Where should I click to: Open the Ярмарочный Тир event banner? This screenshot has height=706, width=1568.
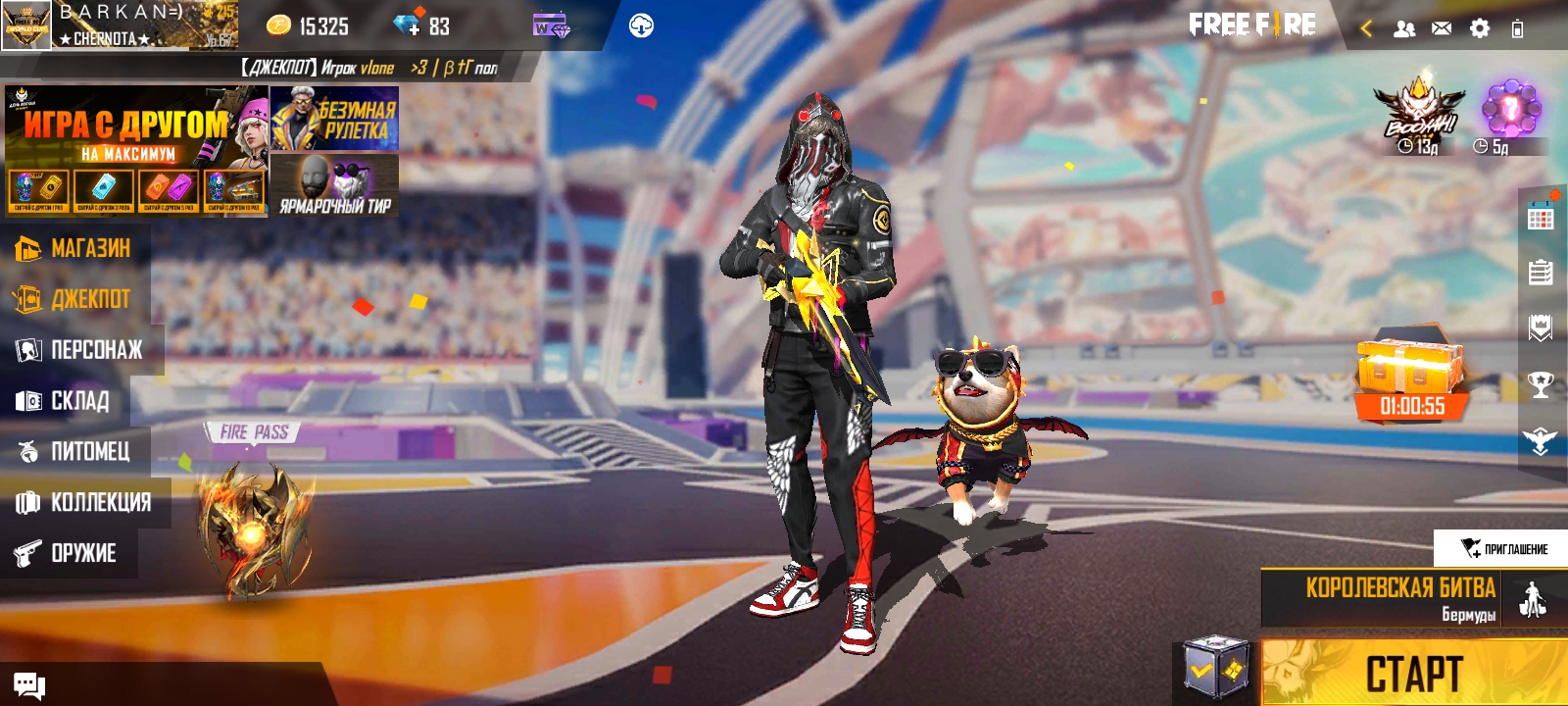coord(334,185)
